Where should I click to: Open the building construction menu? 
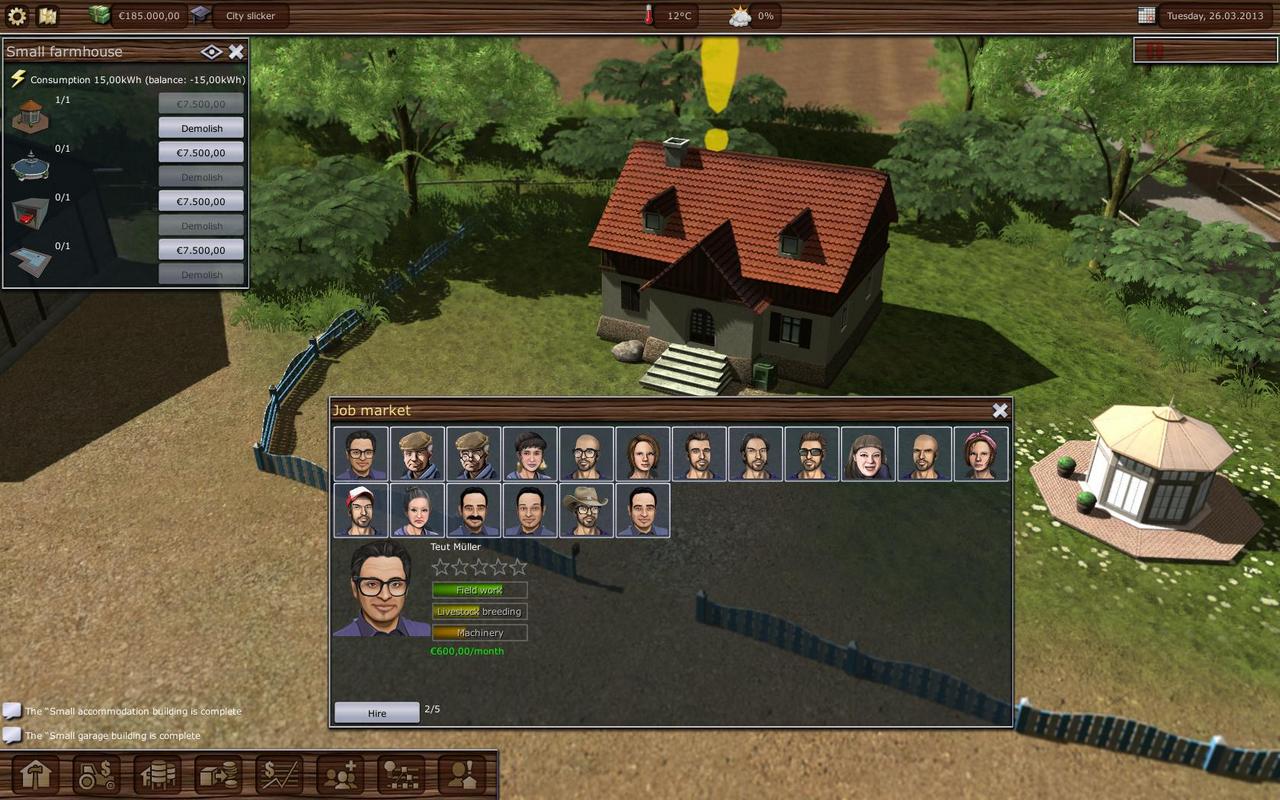pos(35,775)
